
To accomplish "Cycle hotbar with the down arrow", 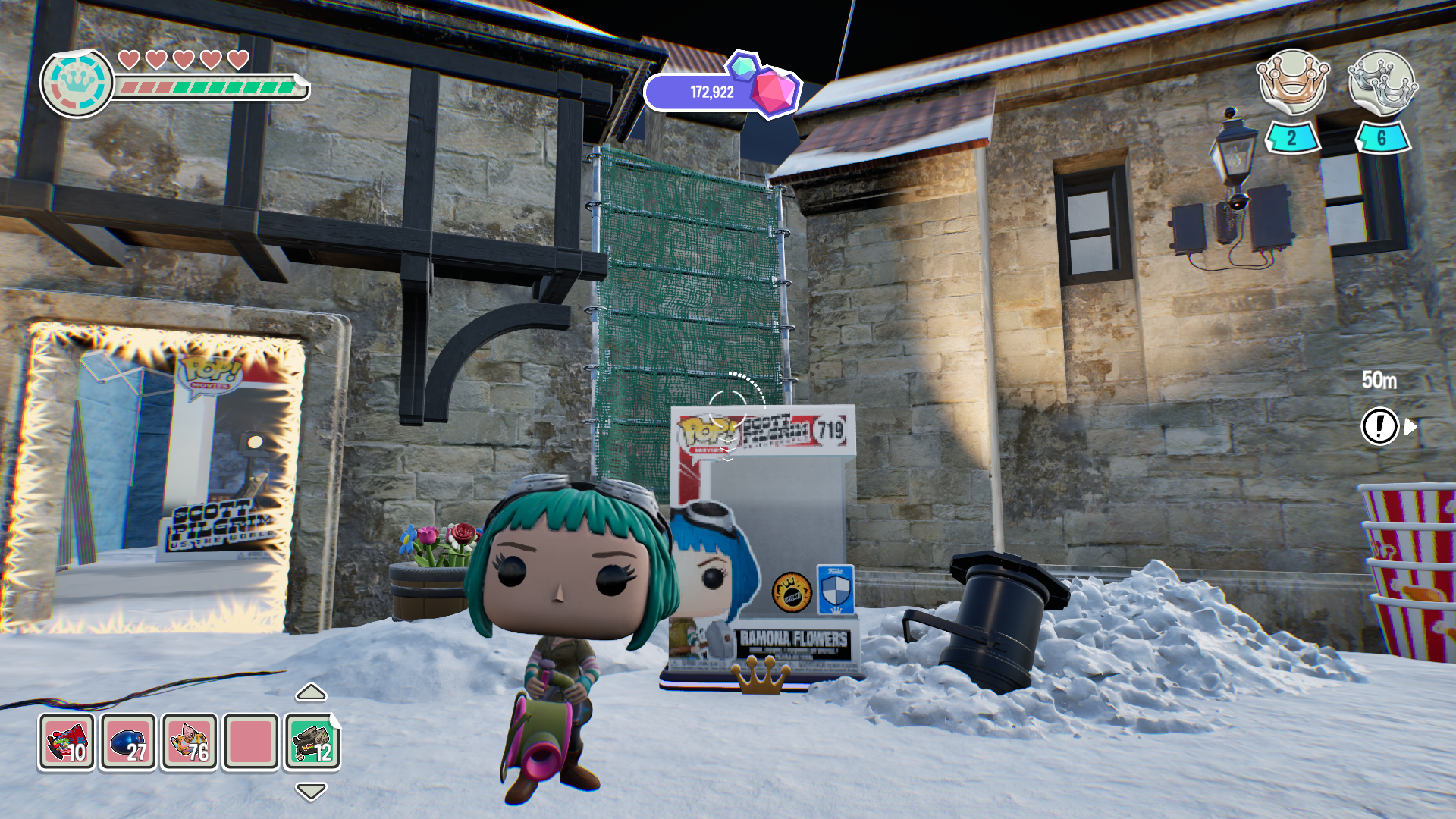I will 311,792.
